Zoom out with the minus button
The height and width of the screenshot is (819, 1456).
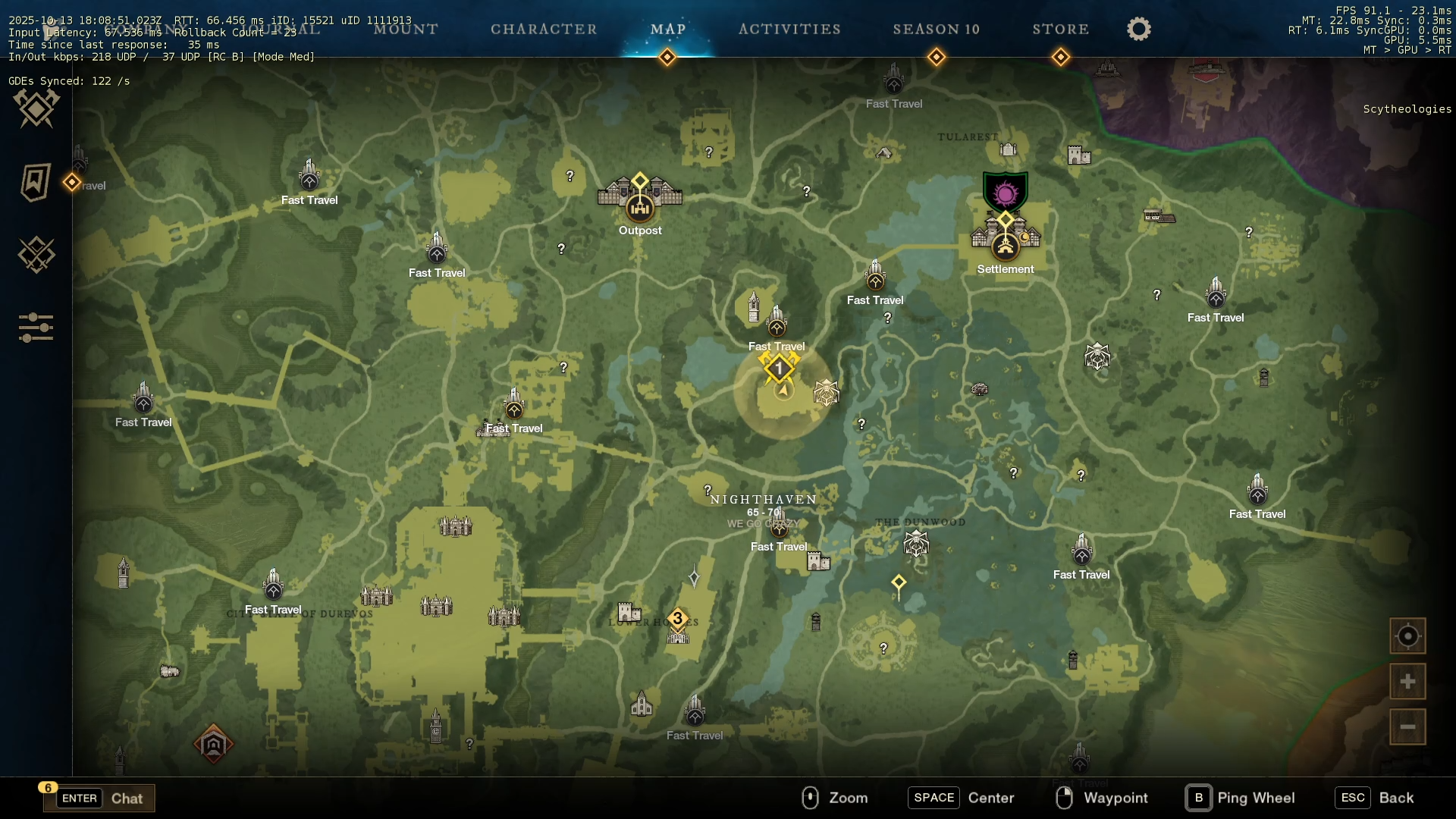[x=1407, y=727]
